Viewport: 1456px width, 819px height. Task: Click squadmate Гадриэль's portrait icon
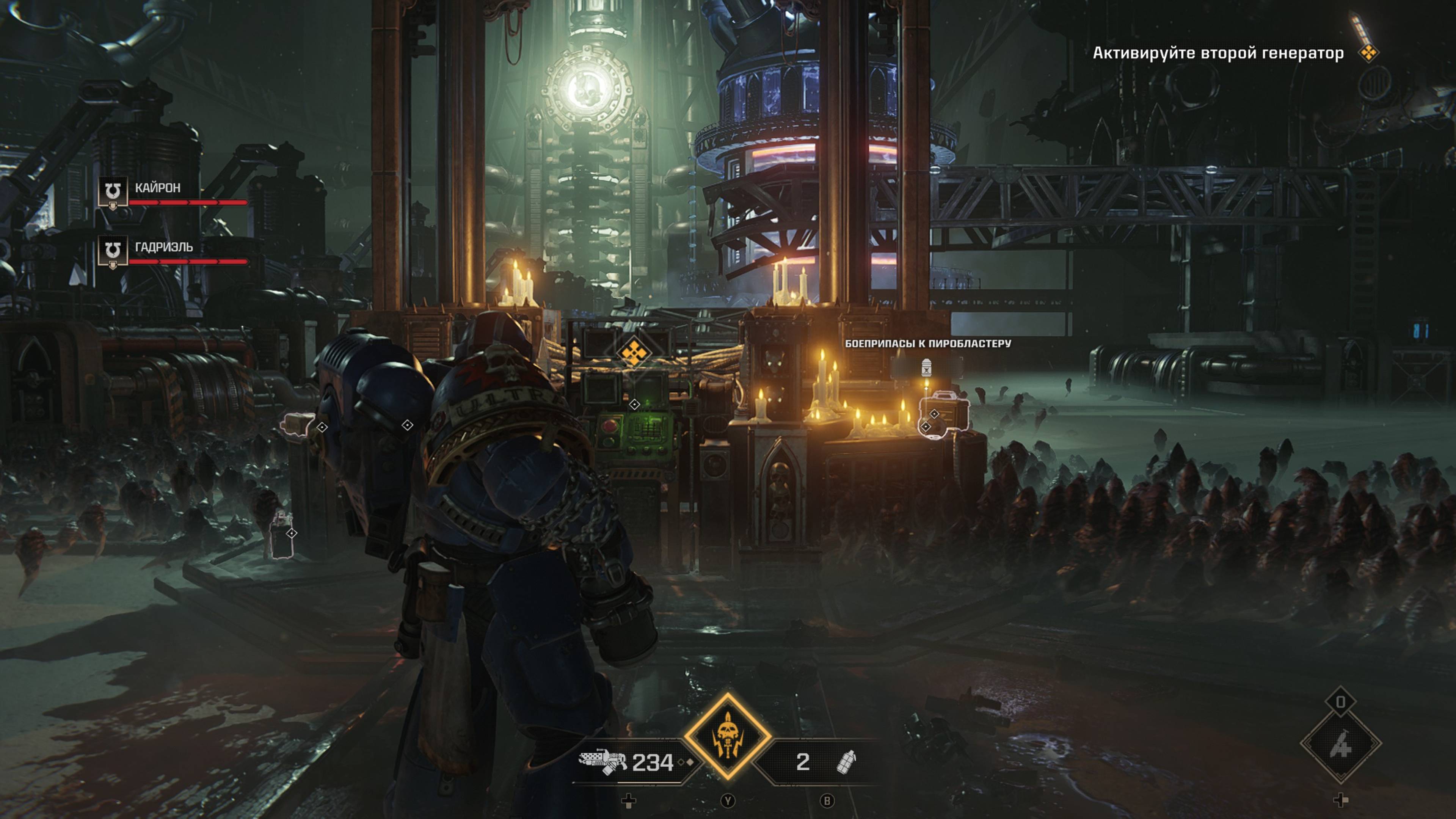coord(113,251)
